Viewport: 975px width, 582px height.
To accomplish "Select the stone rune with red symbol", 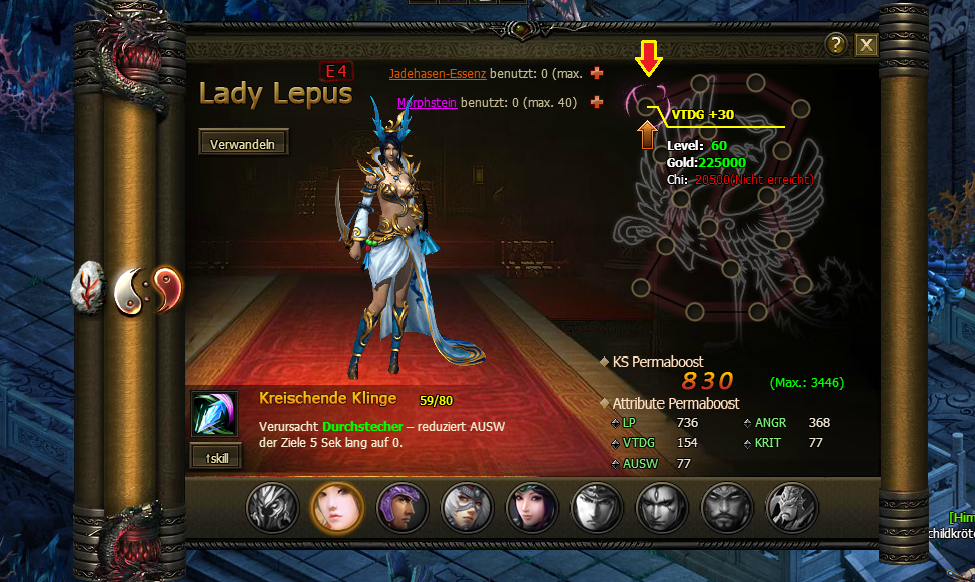I will tap(89, 288).
